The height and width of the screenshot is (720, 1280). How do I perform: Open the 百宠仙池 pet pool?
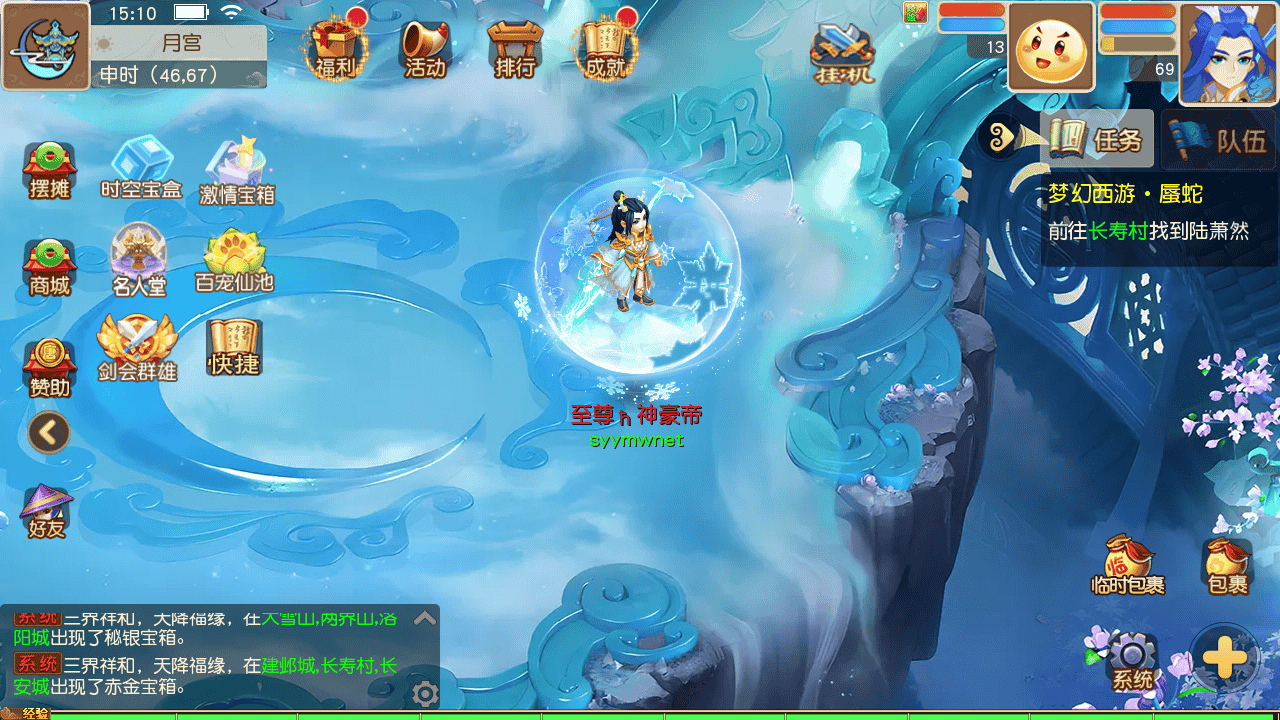pos(234,260)
